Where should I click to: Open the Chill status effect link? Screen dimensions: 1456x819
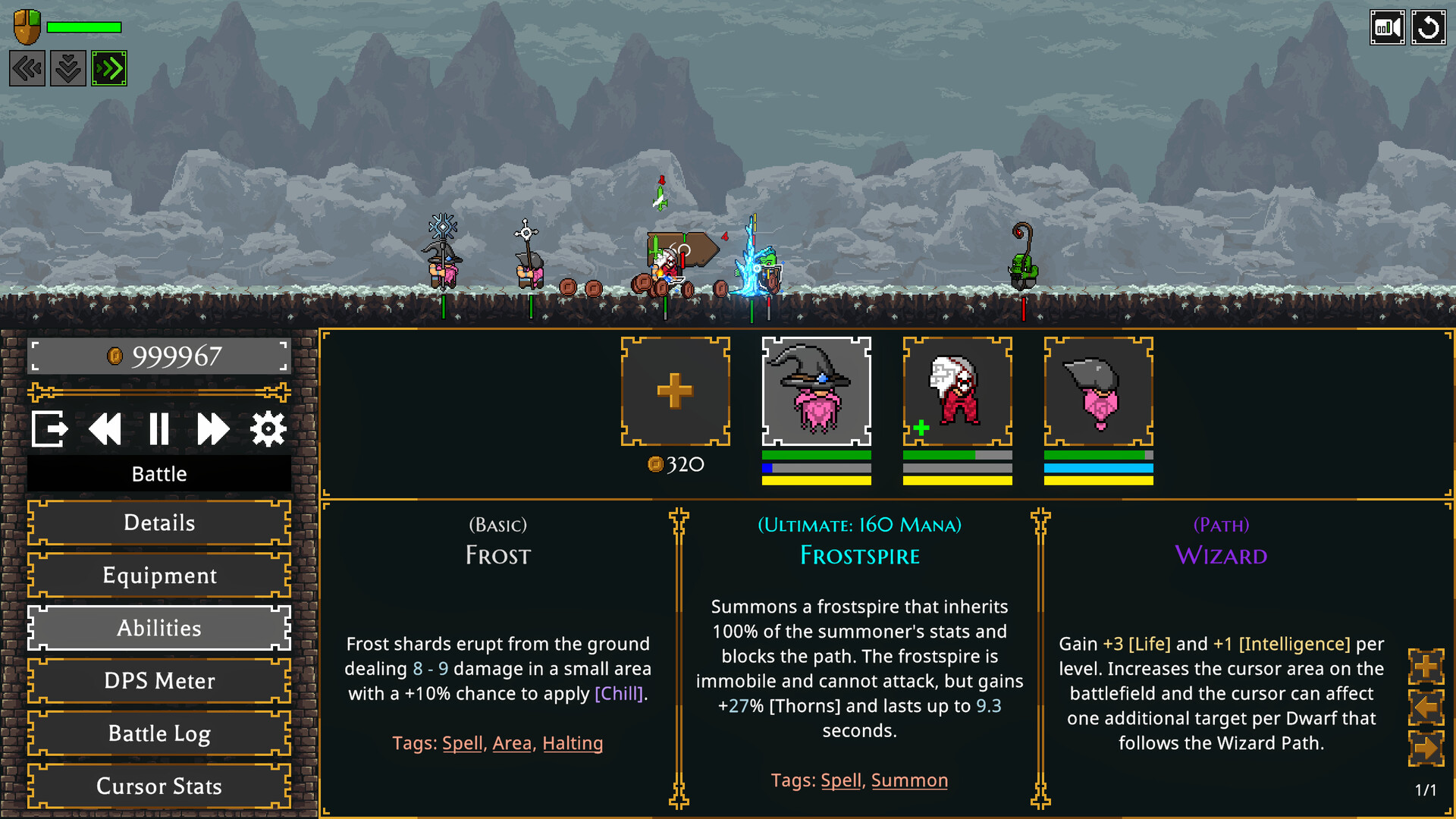620,693
